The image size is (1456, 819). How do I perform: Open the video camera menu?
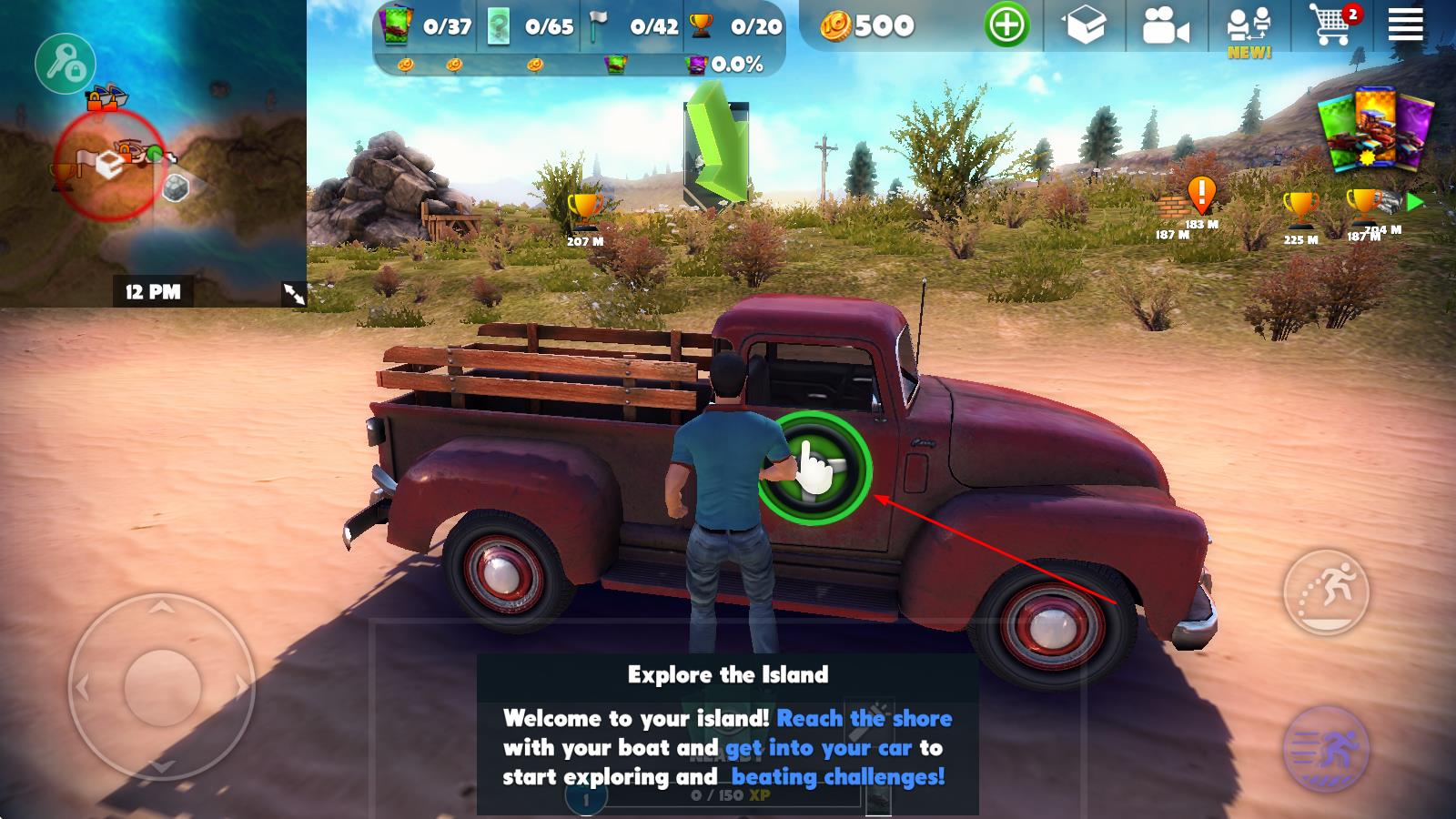(1165, 27)
